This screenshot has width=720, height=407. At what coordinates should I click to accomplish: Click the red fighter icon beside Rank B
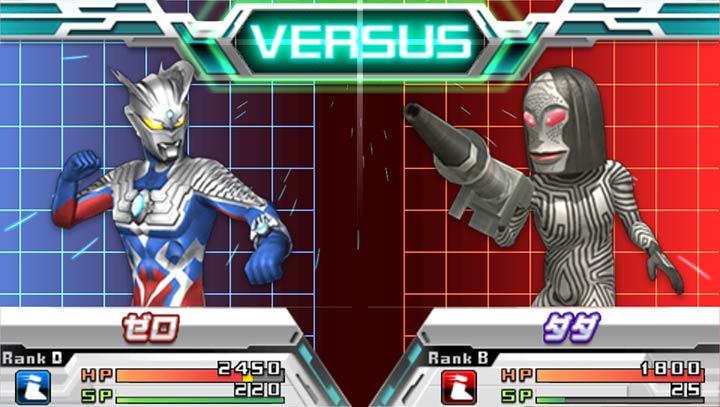457,385
